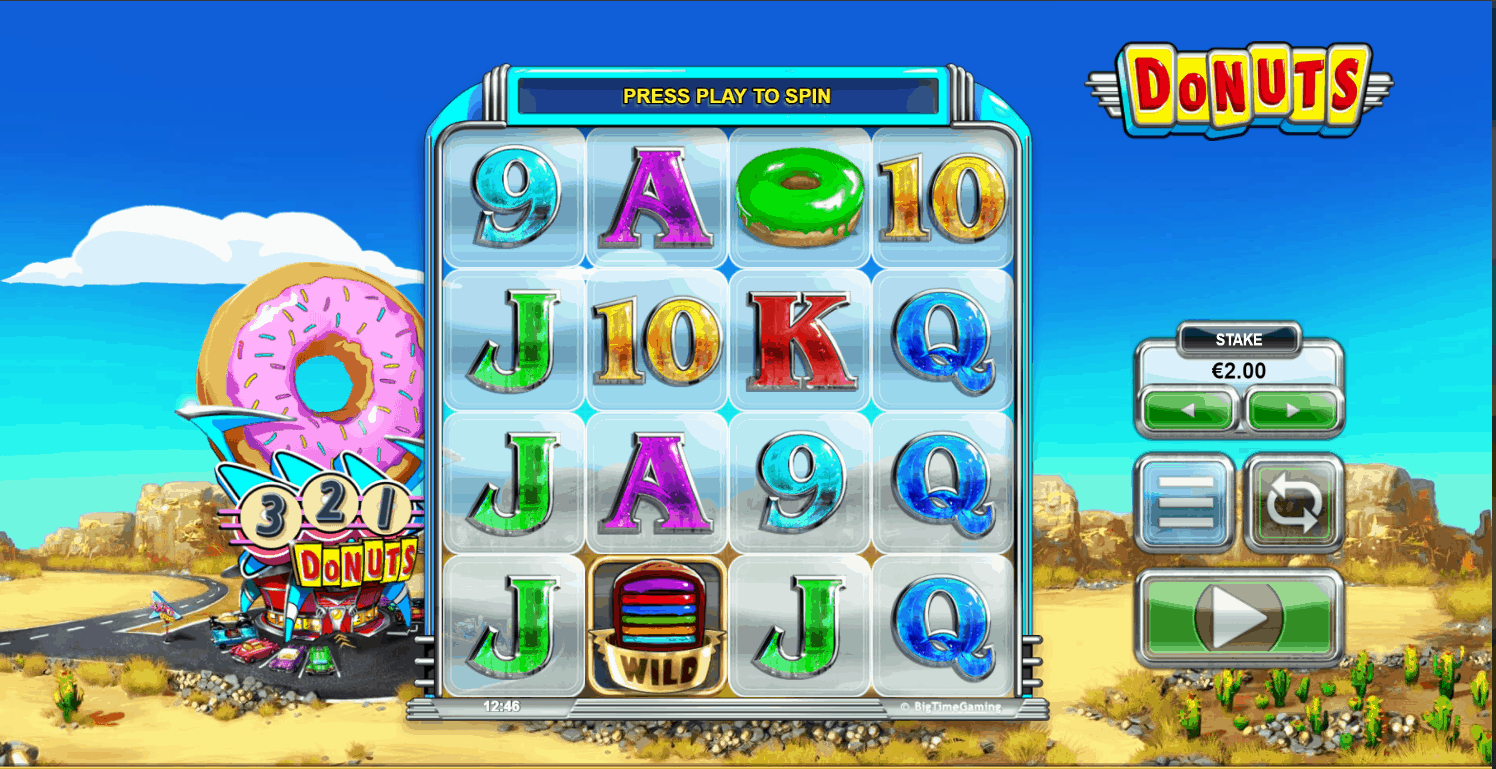
Task: Open the three-line menu button
Action: coord(1185,502)
